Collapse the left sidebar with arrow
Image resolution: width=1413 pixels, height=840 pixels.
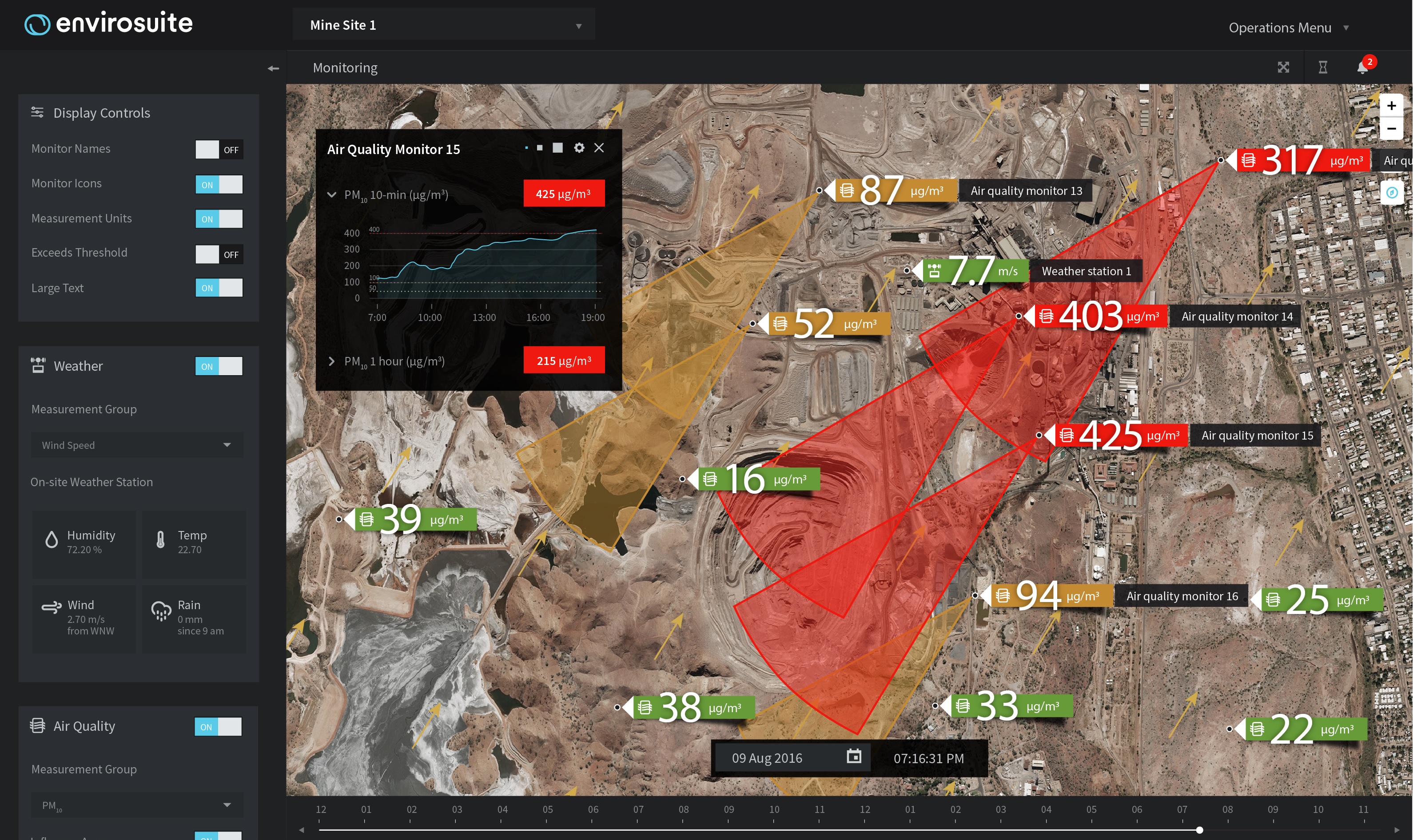click(x=274, y=68)
